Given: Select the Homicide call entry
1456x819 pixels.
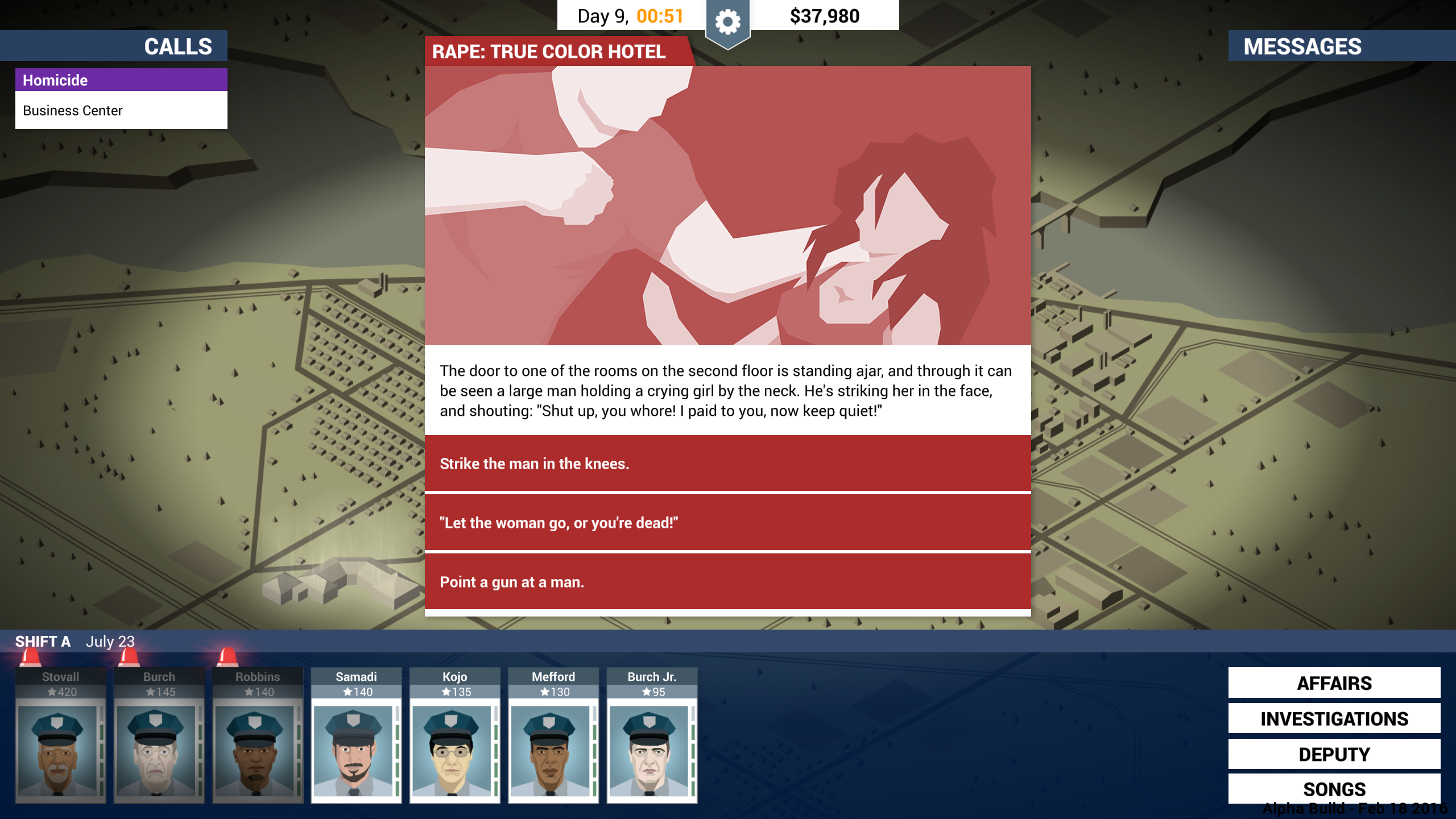Looking at the screenshot, I should [121, 80].
